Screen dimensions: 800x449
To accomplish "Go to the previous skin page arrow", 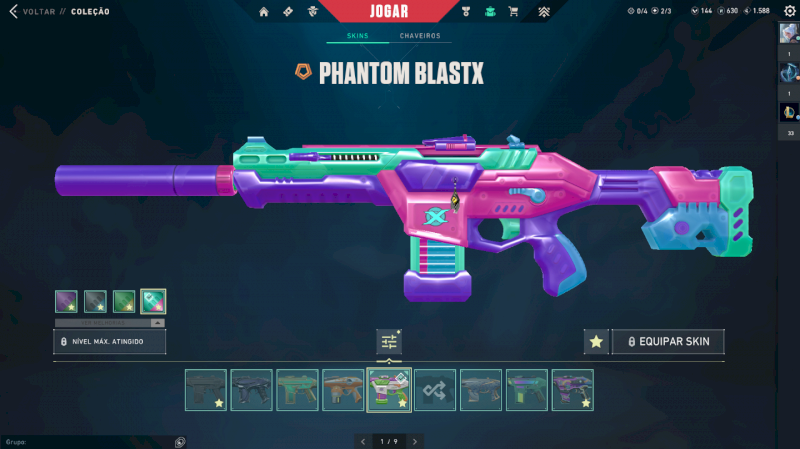I will [x=362, y=441].
